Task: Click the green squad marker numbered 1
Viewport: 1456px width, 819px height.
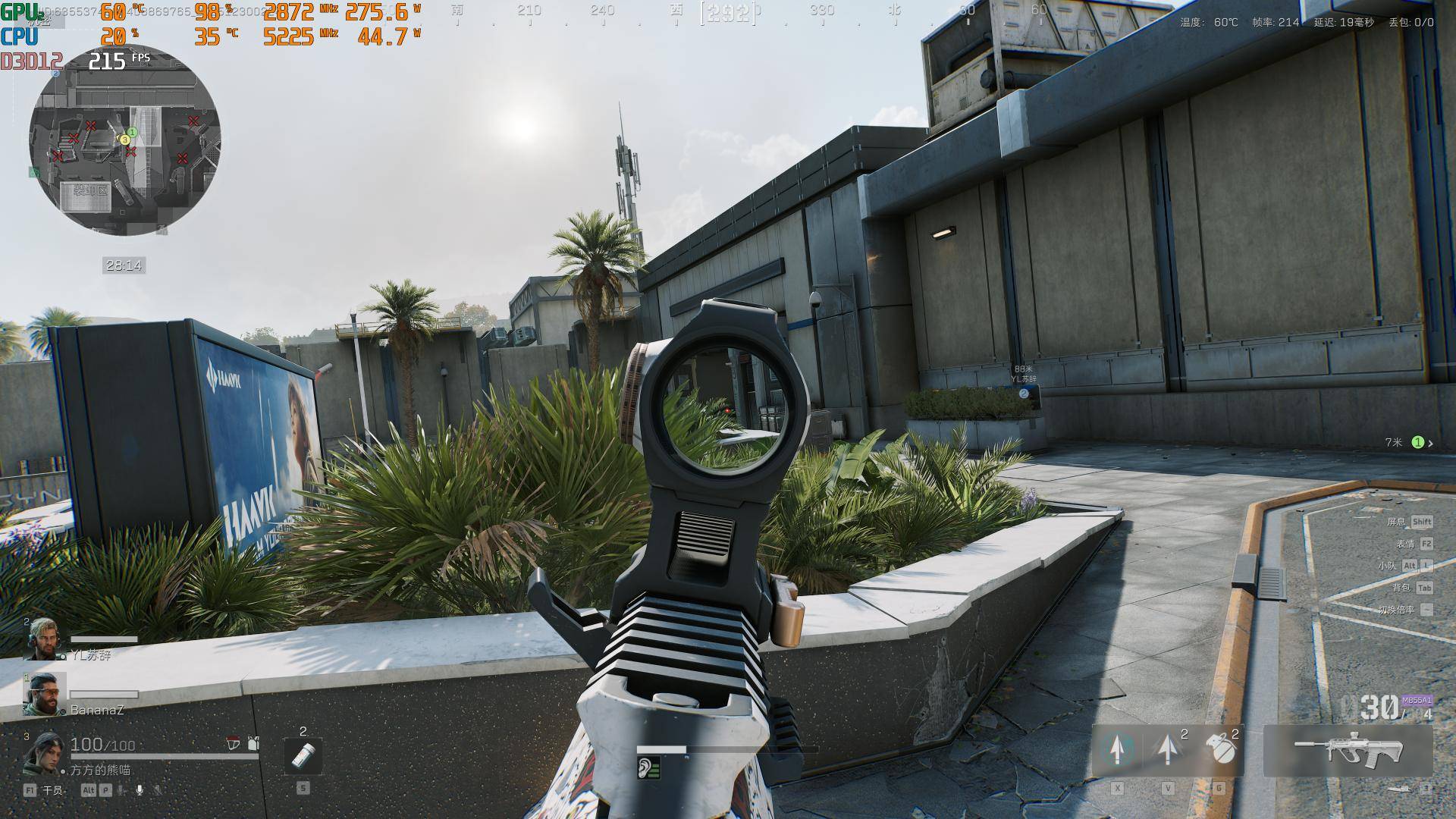Action: 1417,442
